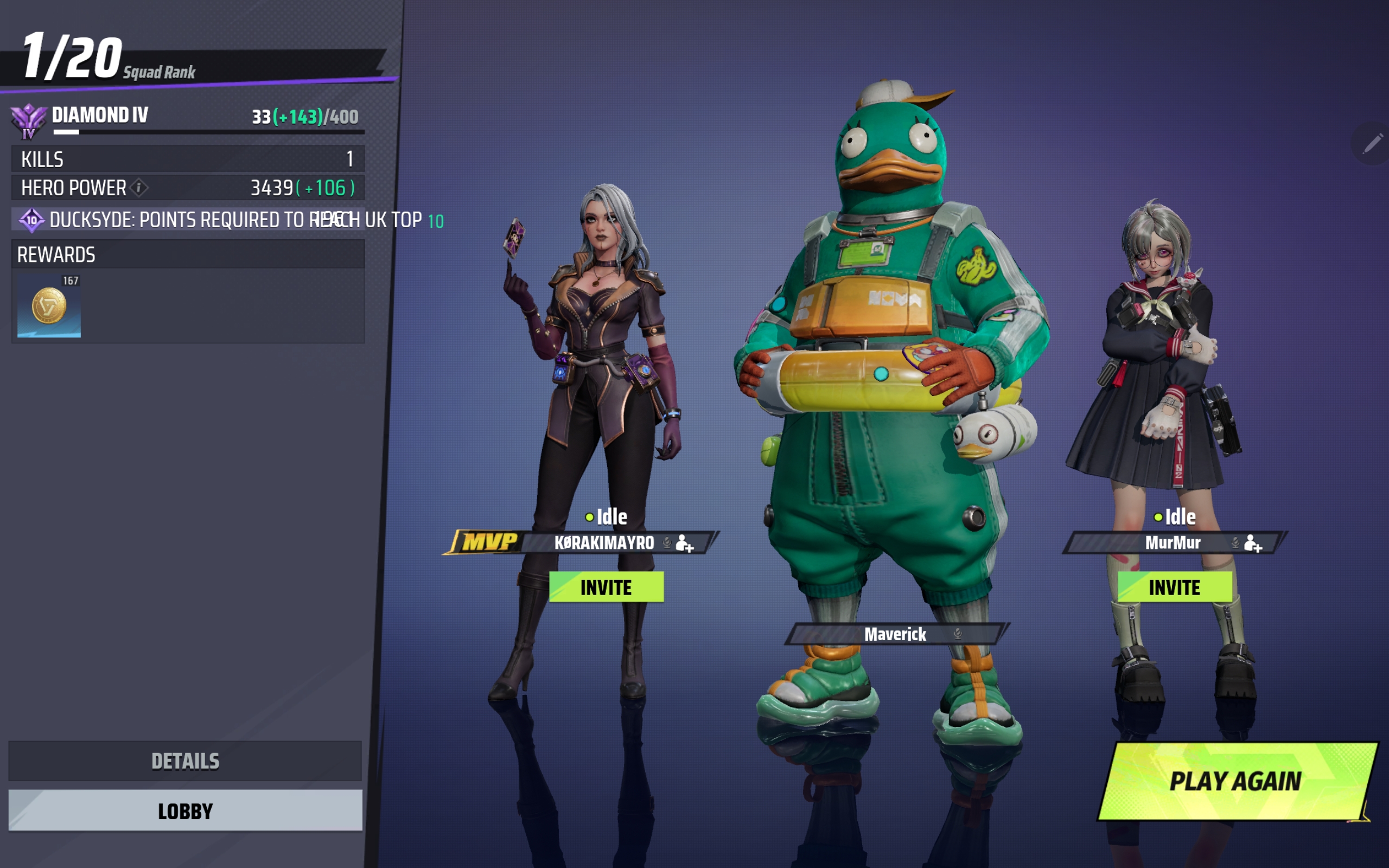Show Hero Power info tooltip

click(139, 187)
